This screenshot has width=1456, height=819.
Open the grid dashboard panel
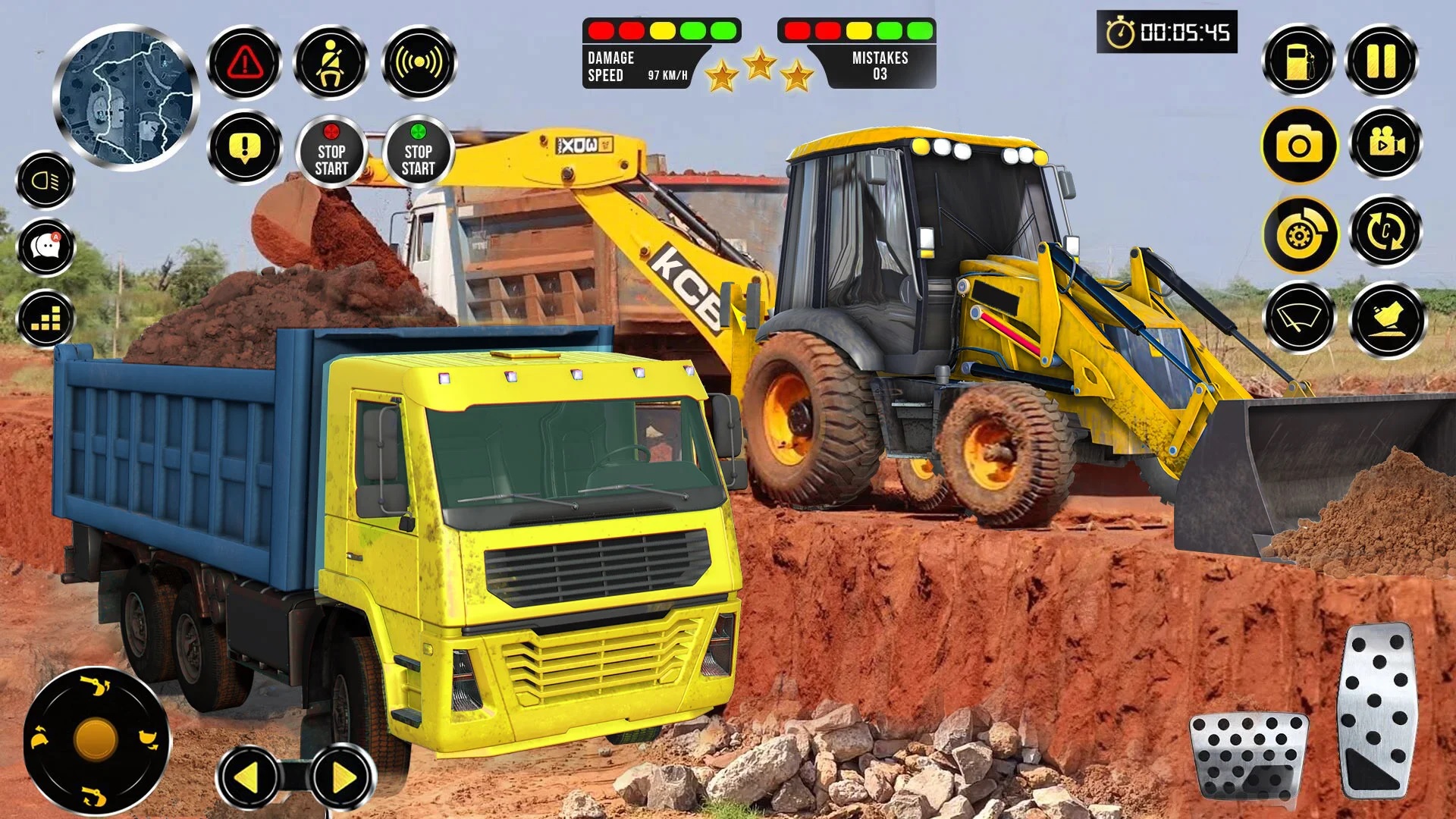tap(44, 318)
